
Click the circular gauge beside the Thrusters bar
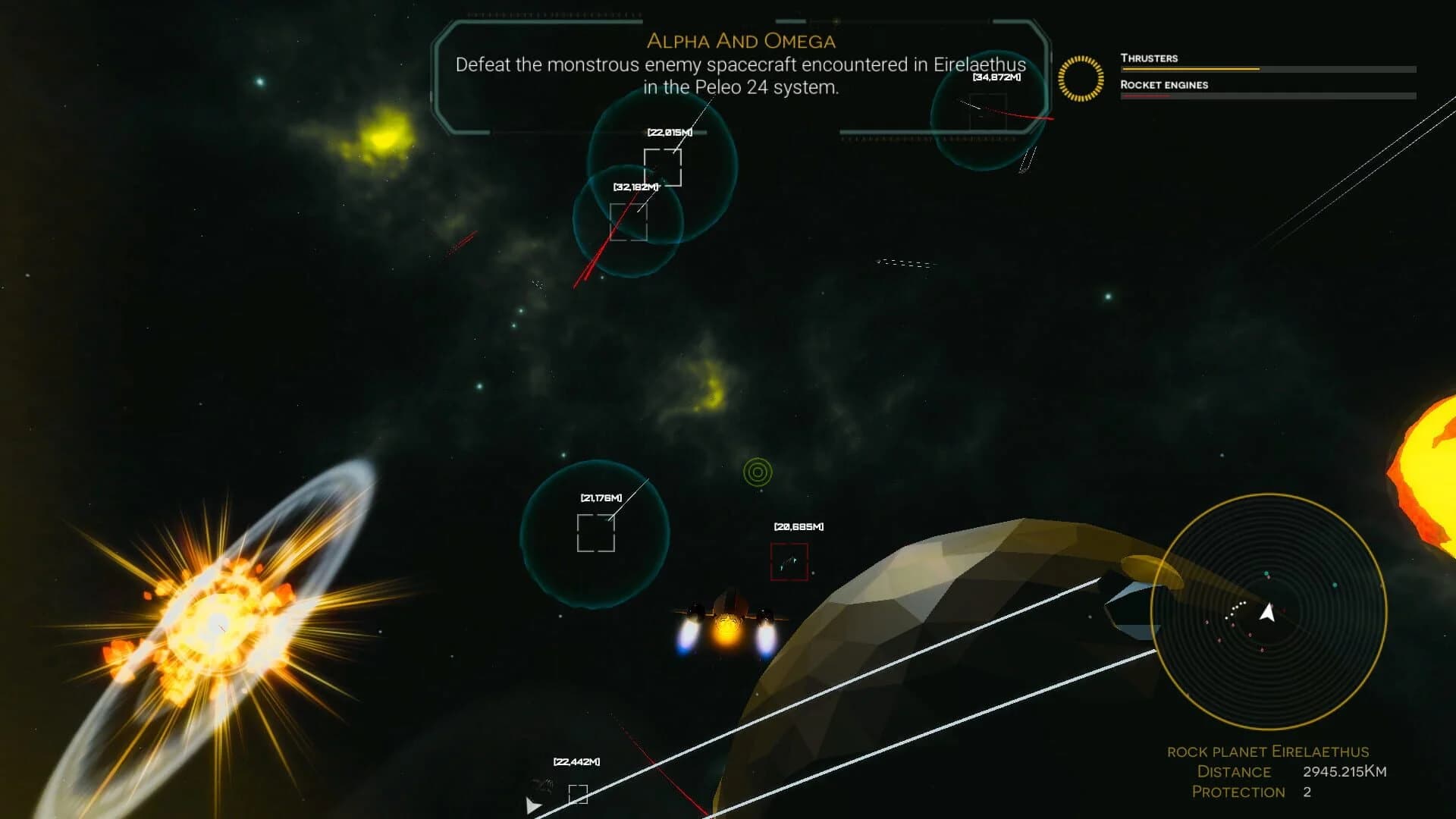pos(1081,77)
